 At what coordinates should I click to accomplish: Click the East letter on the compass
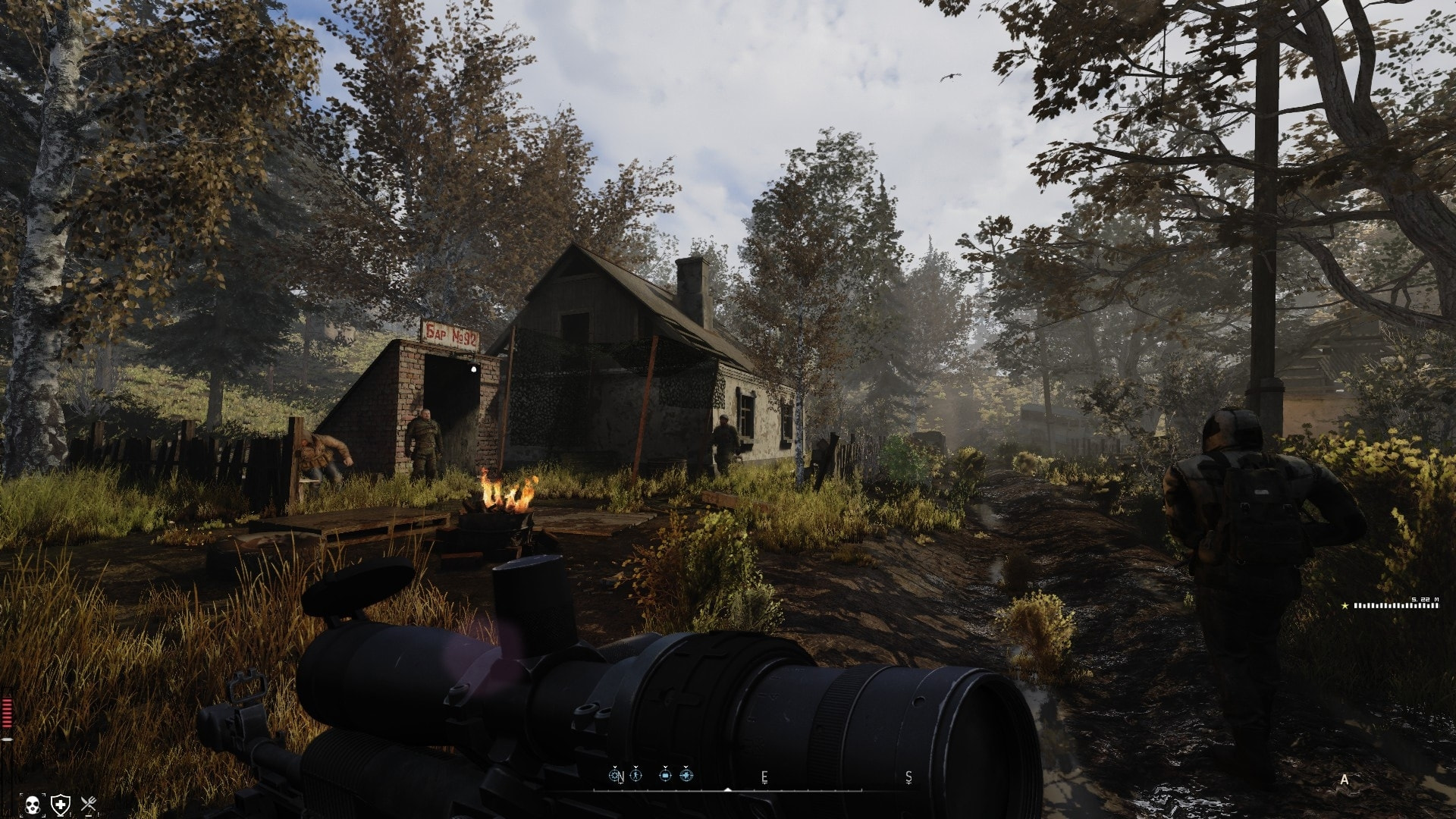click(764, 777)
